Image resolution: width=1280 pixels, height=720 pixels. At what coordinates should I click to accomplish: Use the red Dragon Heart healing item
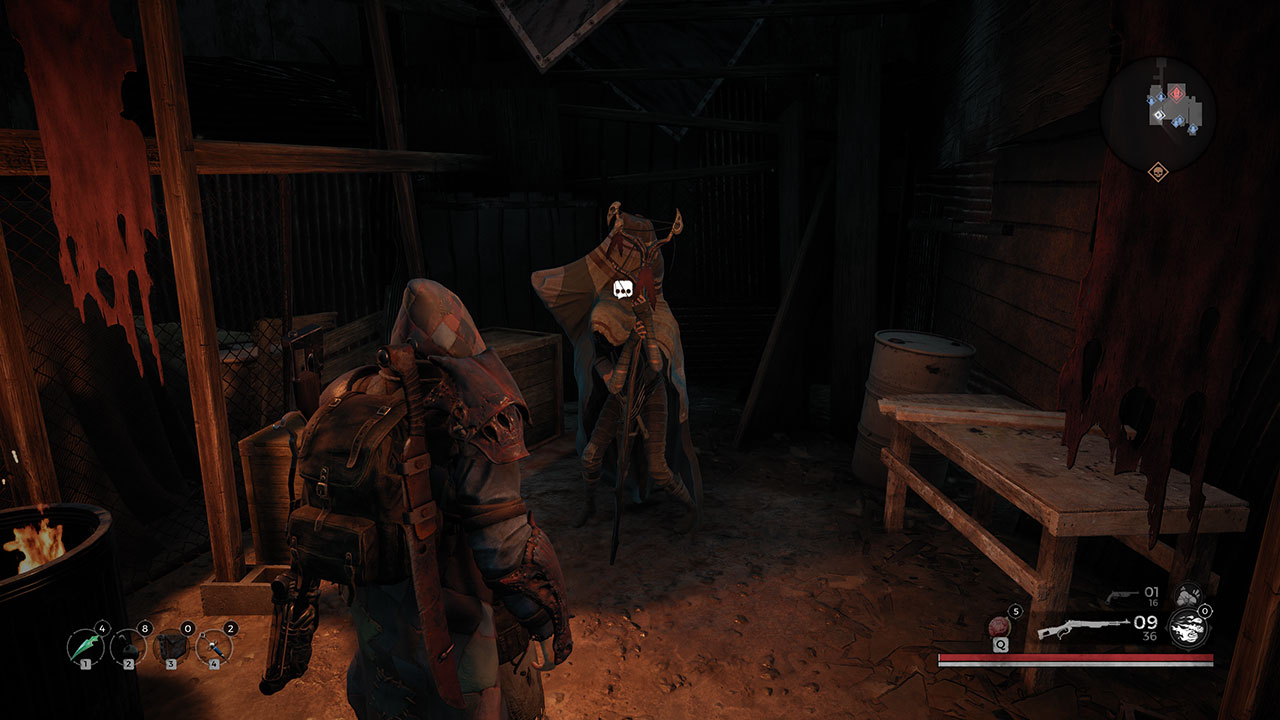[x=999, y=628]
